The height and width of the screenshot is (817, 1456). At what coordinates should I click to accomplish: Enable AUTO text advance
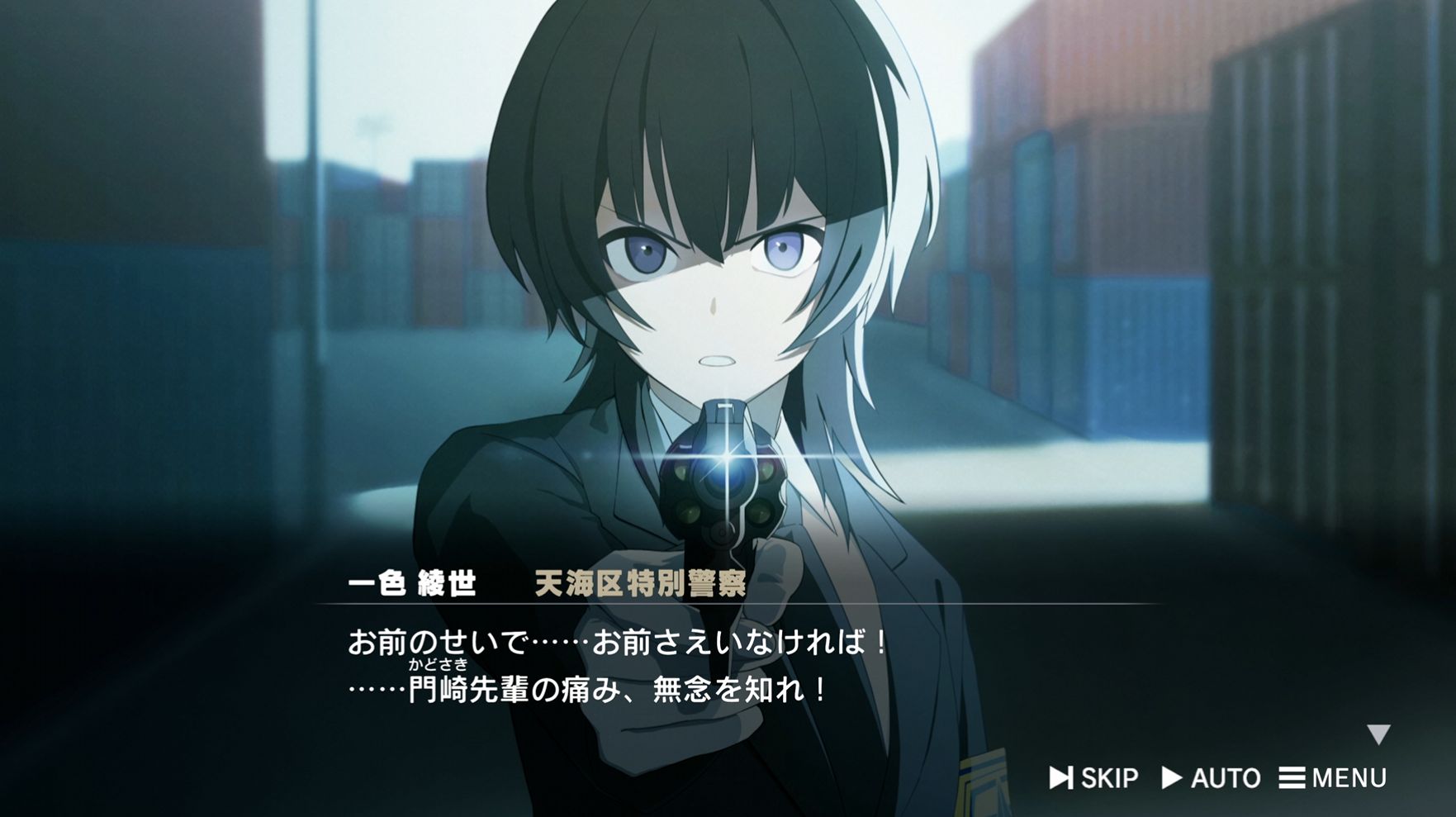tap(1211, 777)
